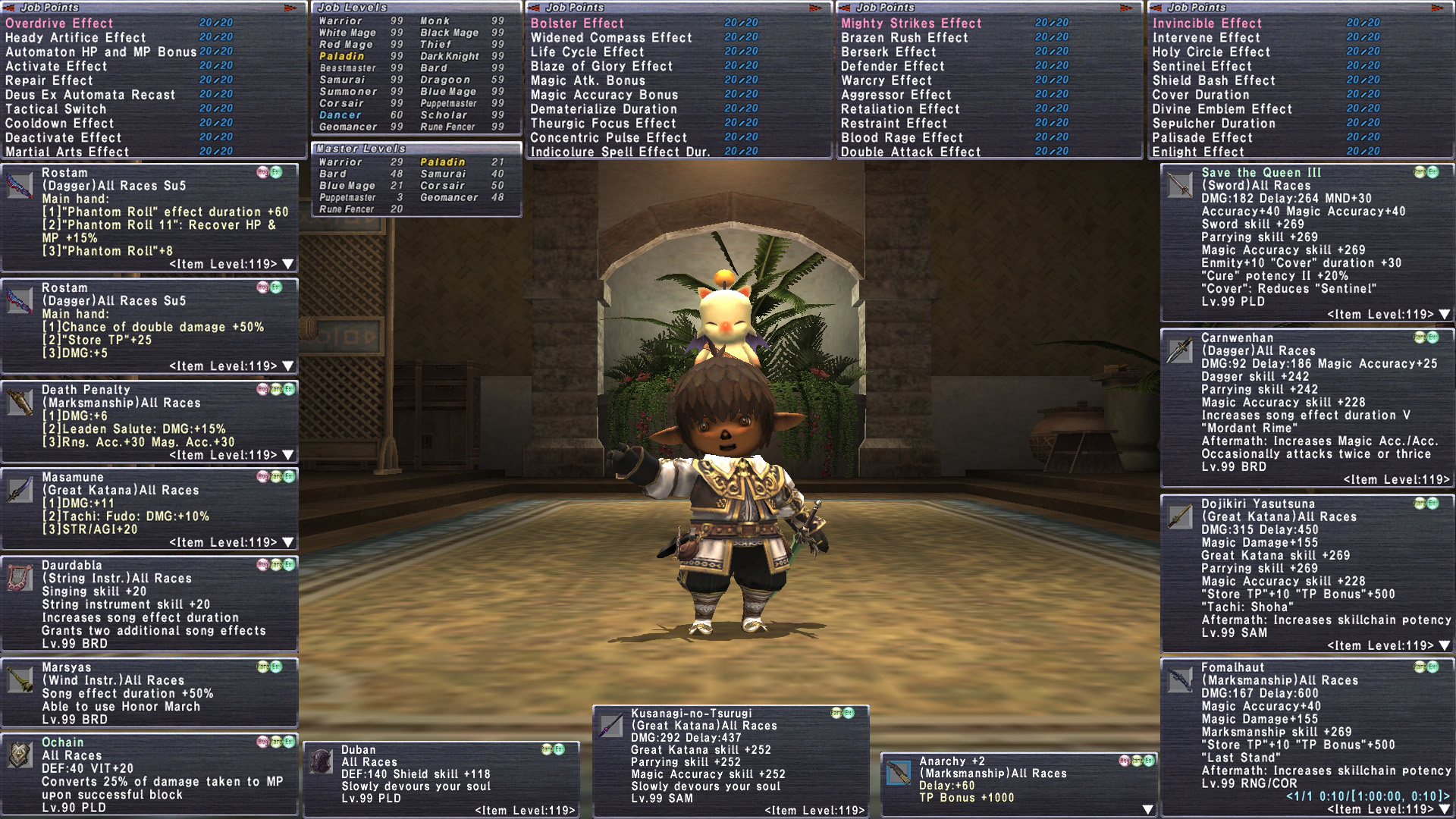
Task: Choose the Indicolure Spell Effect Dur. entry
Action: tap(620, 152)
